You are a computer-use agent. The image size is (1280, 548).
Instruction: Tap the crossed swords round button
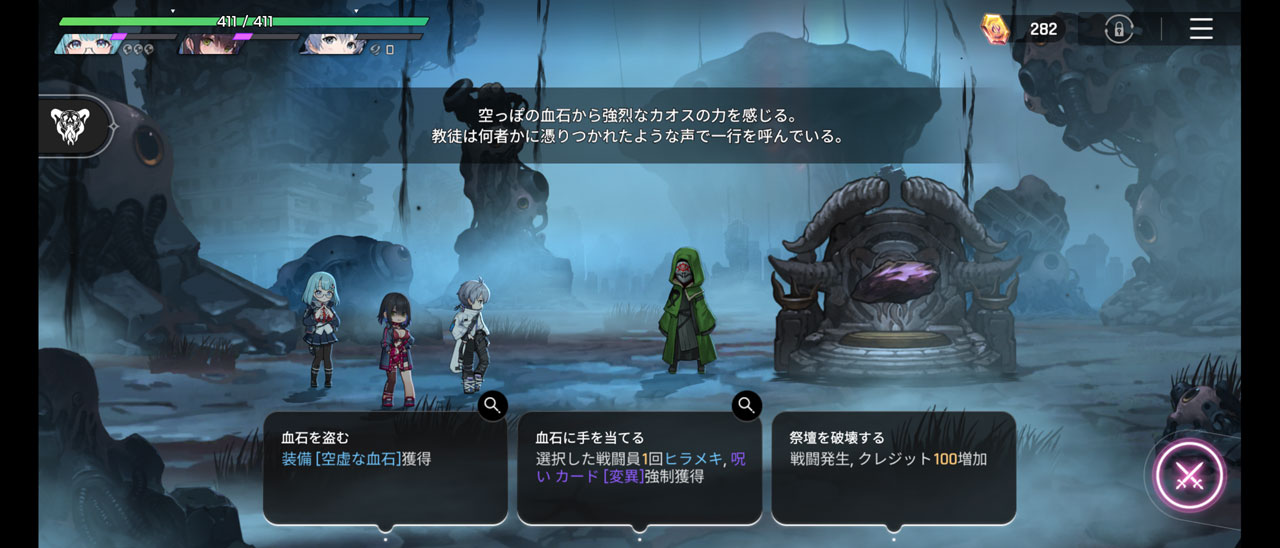tap(1189, 476)
